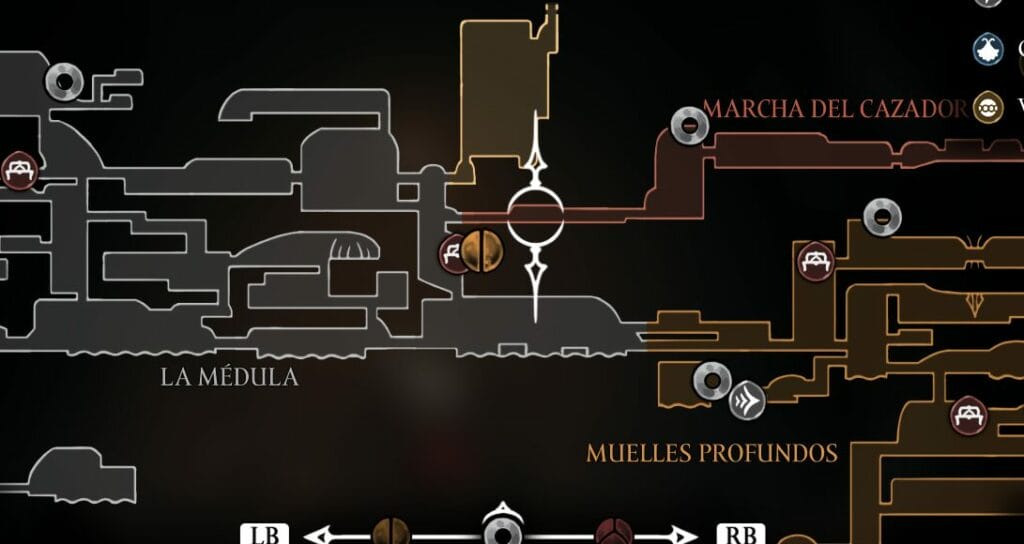Choose the orange shell pin in the marker selector
Screen dimensions: 1024x544
coord(390,532)
